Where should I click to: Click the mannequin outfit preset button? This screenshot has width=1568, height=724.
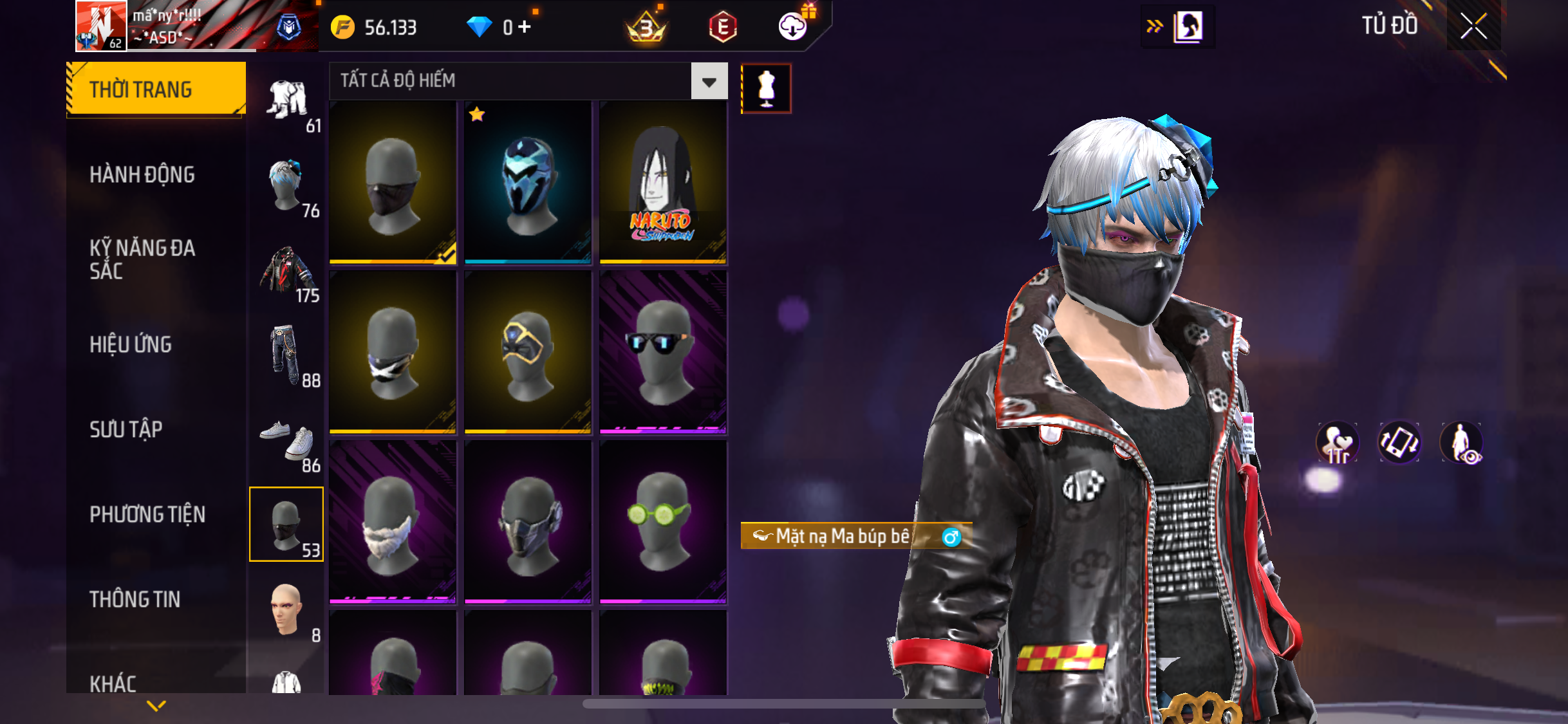[766, 88]
